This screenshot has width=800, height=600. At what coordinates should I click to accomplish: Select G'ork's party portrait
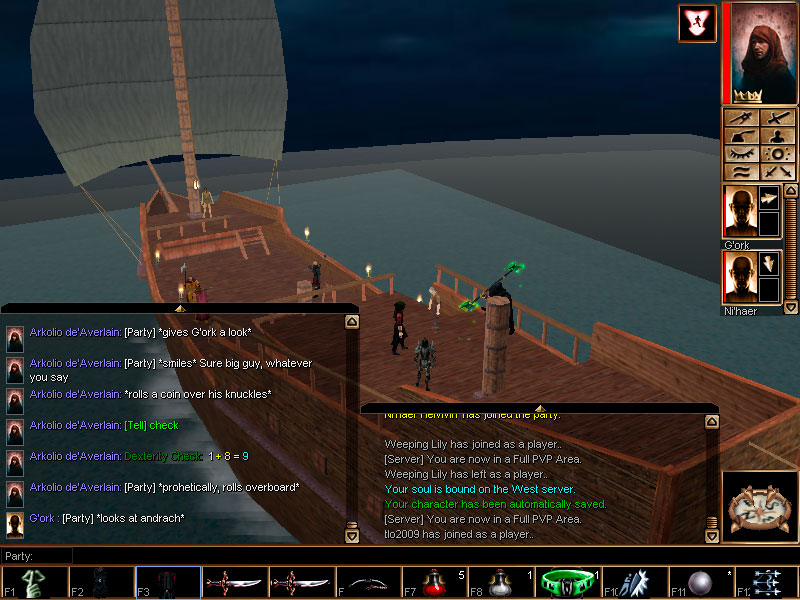click(739, 211)
